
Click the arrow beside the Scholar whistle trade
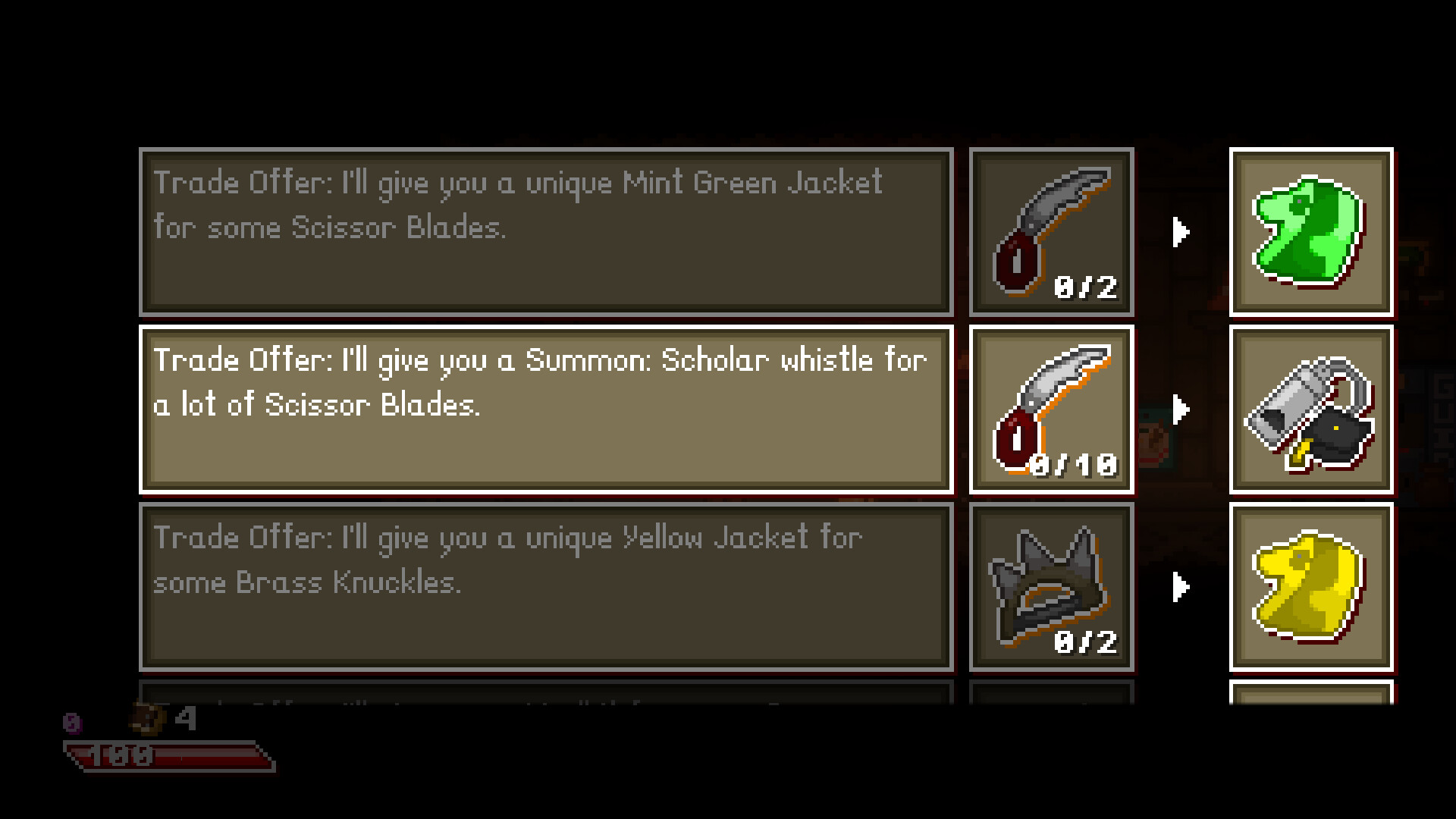coord(1181,409)
